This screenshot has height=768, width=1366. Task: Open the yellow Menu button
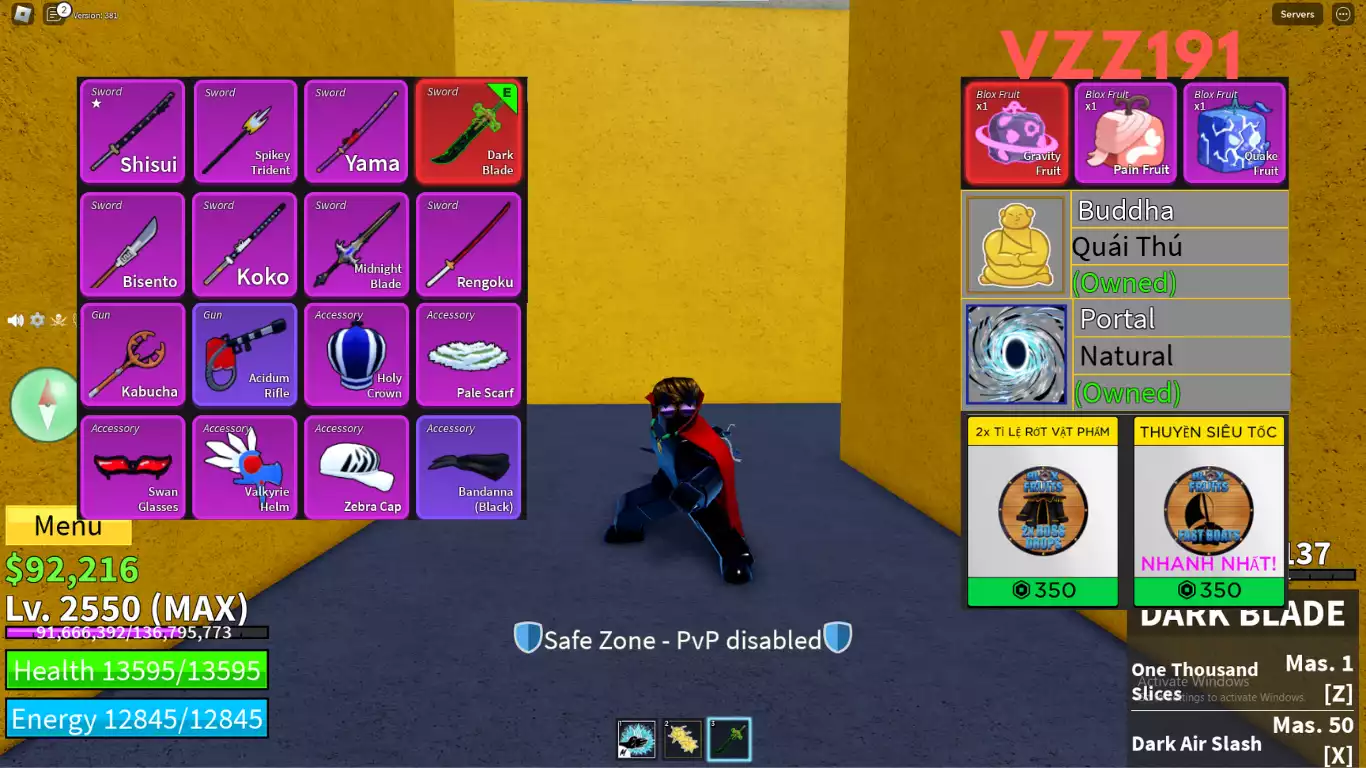coord(68,525)
